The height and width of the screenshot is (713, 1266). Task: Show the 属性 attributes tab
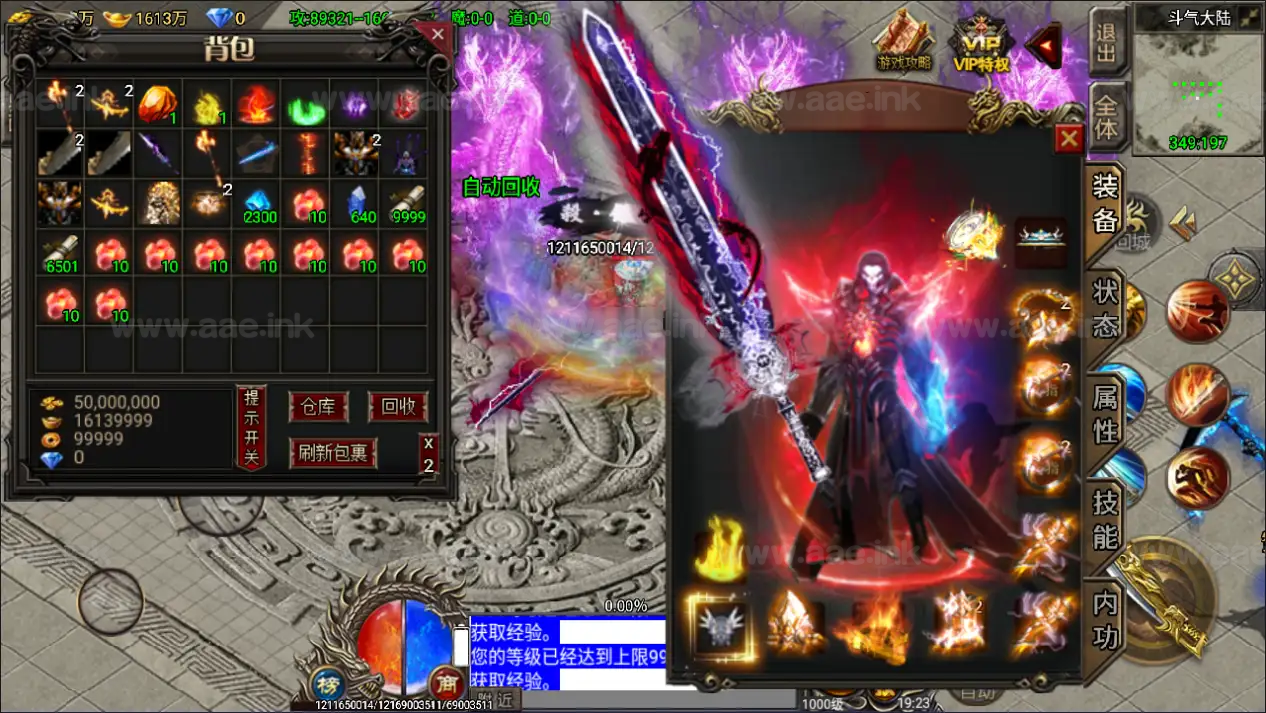click(1105, 415)
